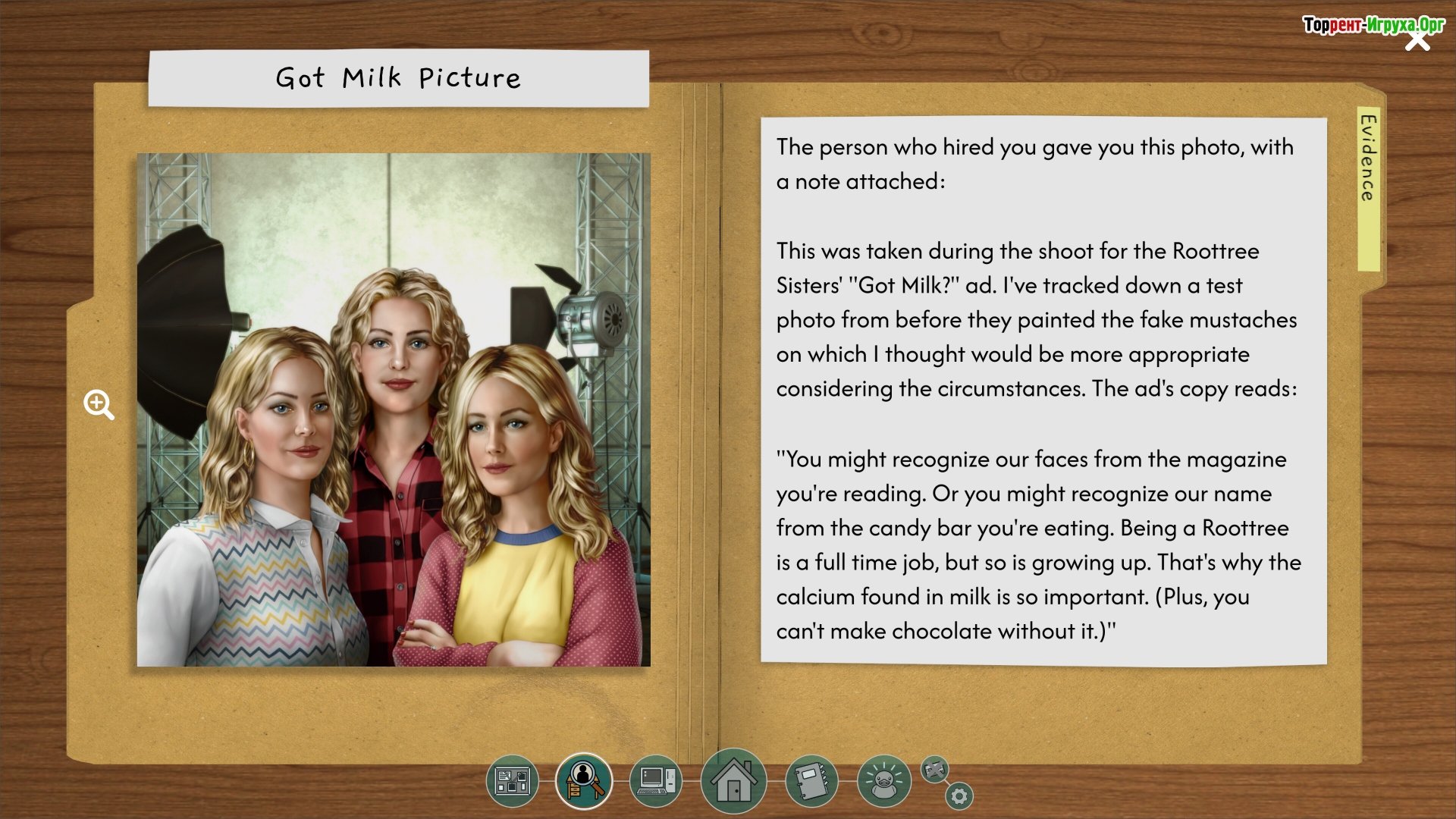
Task: Go to the home screen
Action: coord(733,780)
